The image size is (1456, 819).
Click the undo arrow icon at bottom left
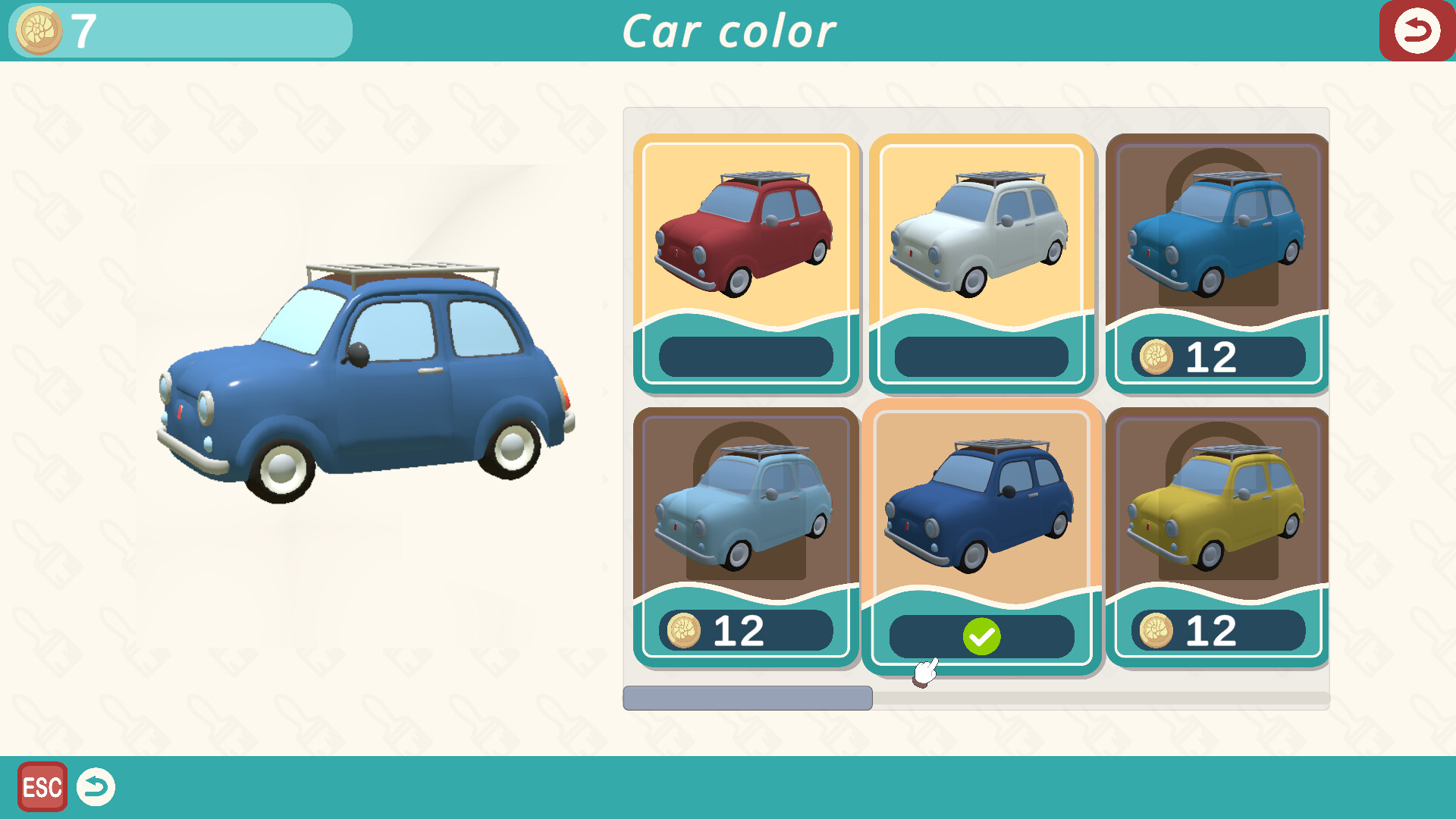(x=96, y=788)
